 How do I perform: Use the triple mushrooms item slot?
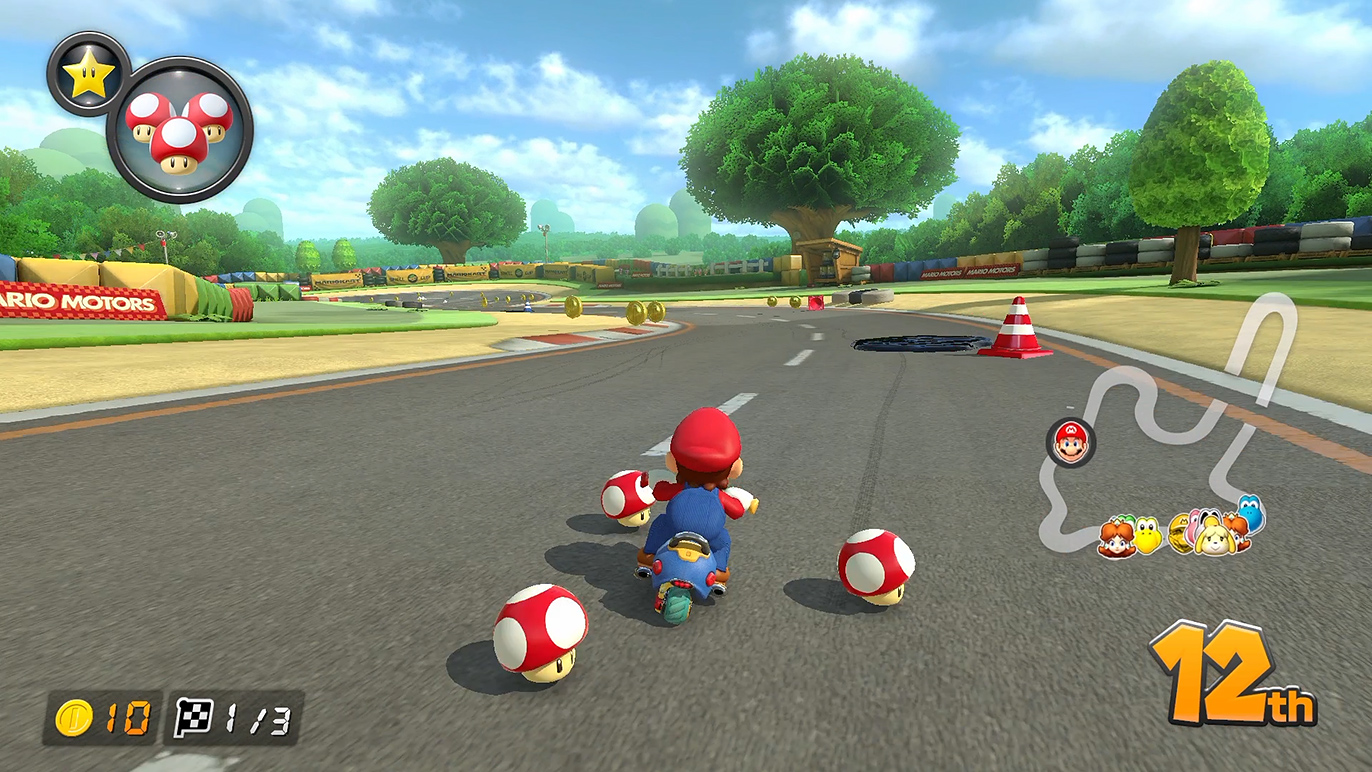tap(179, 130)
